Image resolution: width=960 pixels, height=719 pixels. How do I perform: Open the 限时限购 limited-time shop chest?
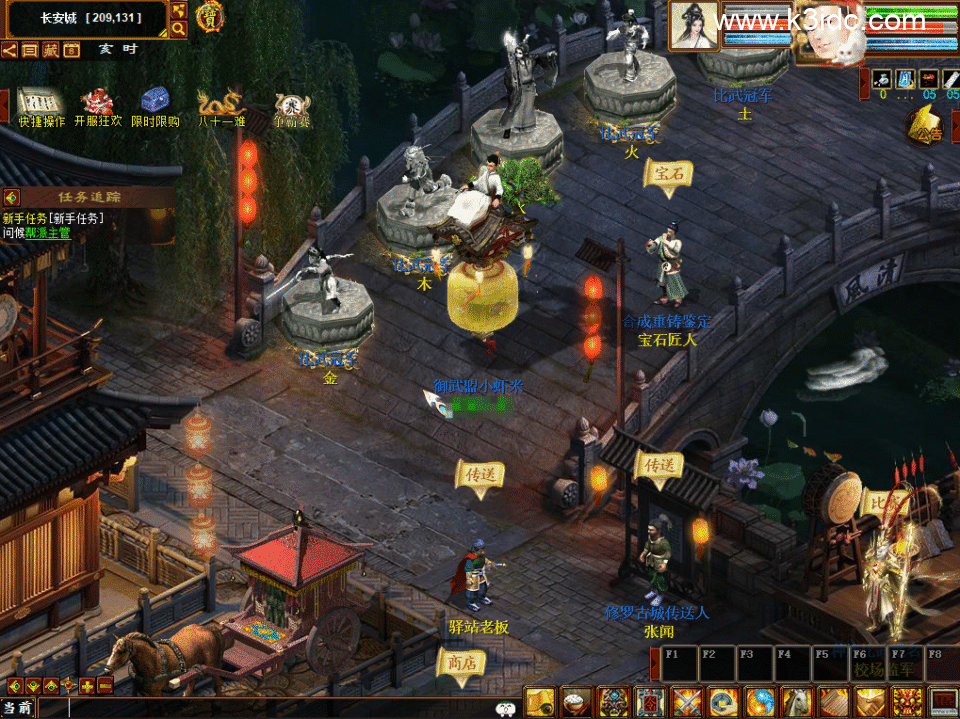pyautogui.click(x=155, y=103)
